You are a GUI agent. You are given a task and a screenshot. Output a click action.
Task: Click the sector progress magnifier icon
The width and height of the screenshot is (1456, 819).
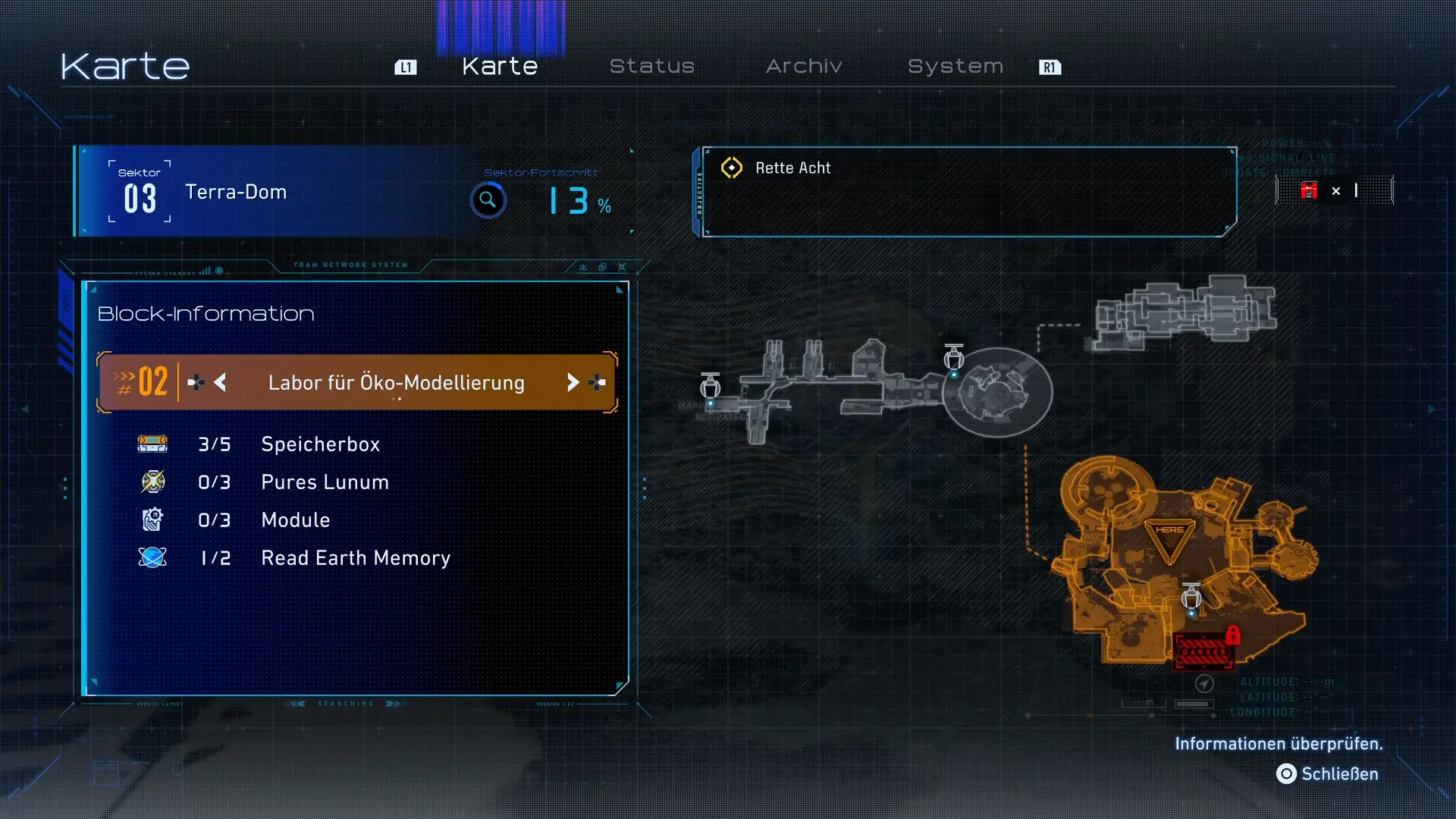pos(488,201)
